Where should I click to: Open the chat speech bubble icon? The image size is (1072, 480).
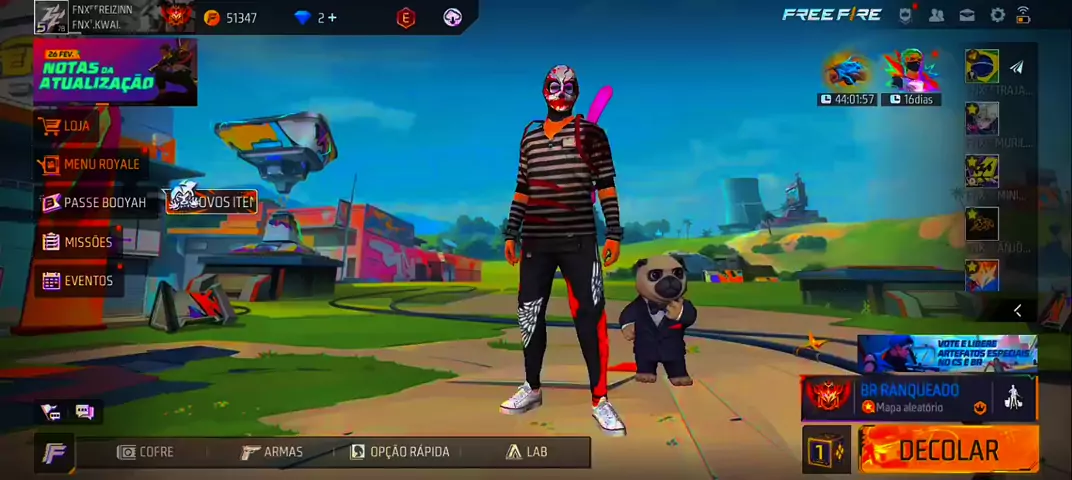(x=84, y=411)
